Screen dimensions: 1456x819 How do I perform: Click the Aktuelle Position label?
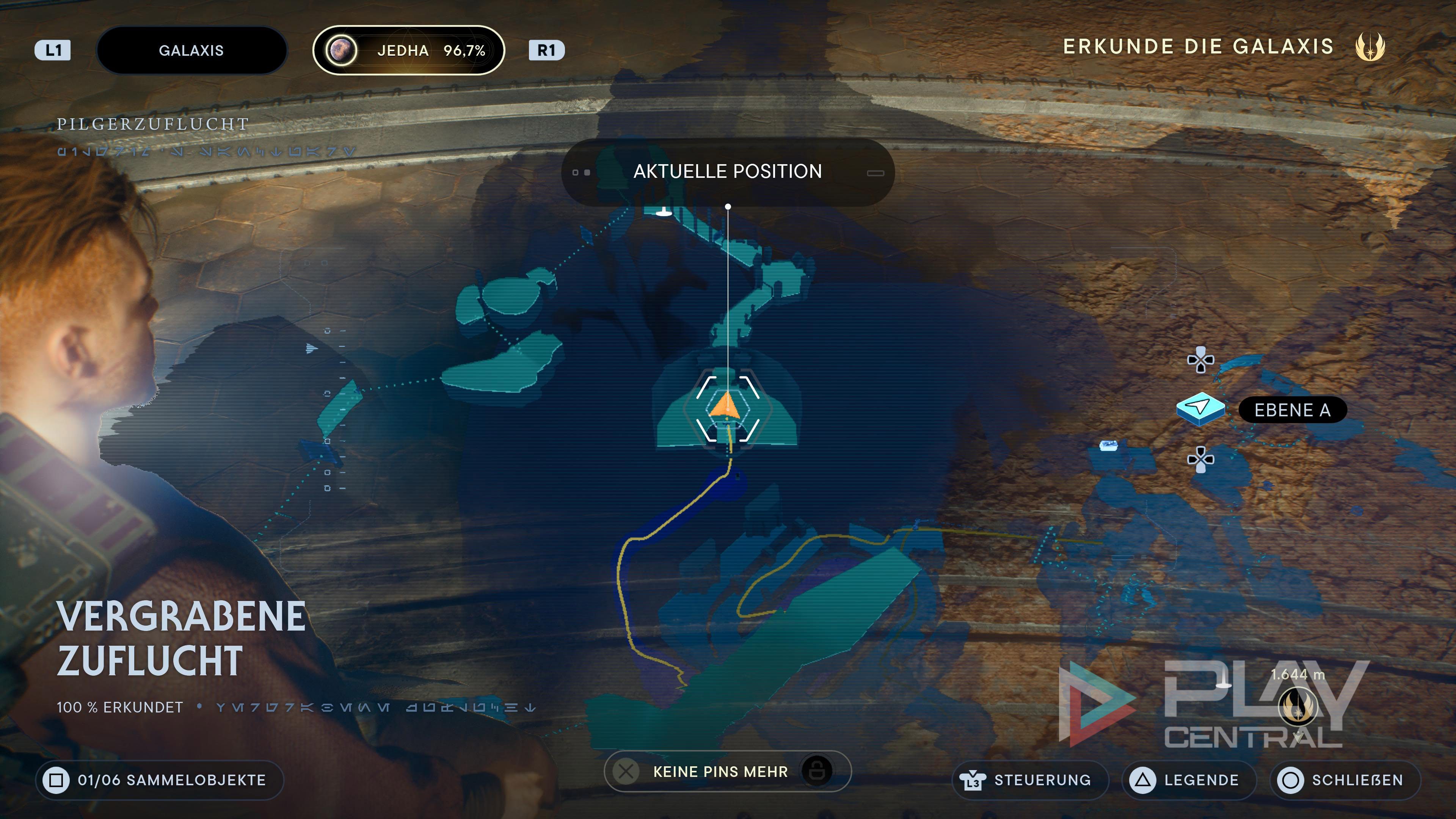(x=728, y=172)
